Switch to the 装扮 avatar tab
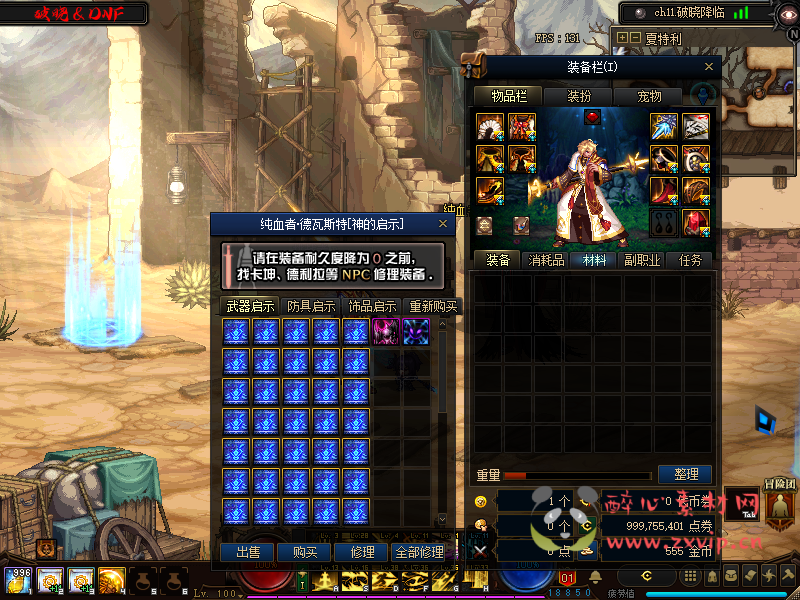Image resolution: width=800 pixels, height=600 pixels. (x=578, y=96)
